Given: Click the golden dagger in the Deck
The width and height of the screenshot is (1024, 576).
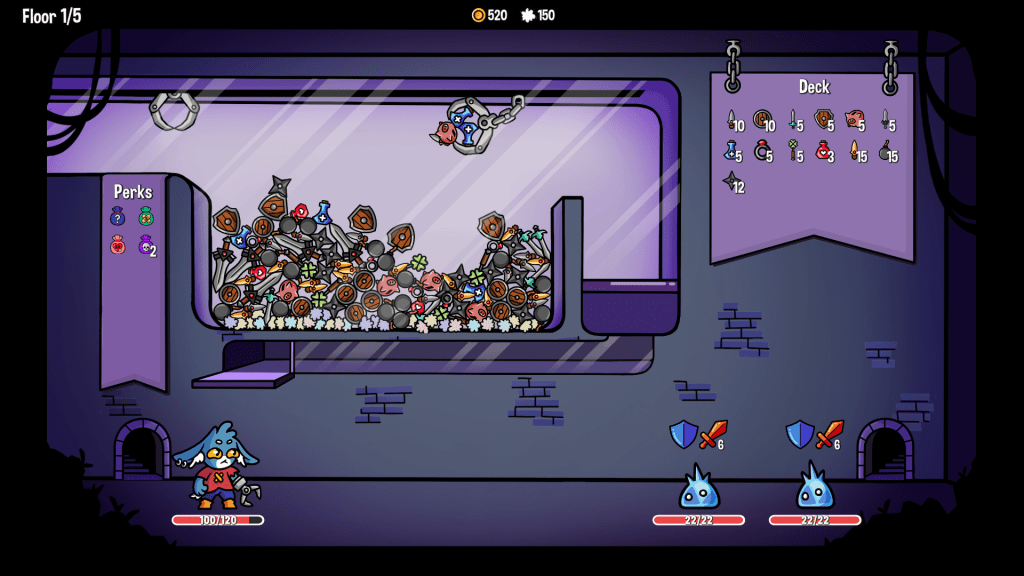Looking at the screenshot, I should click(x=854, y=151).
